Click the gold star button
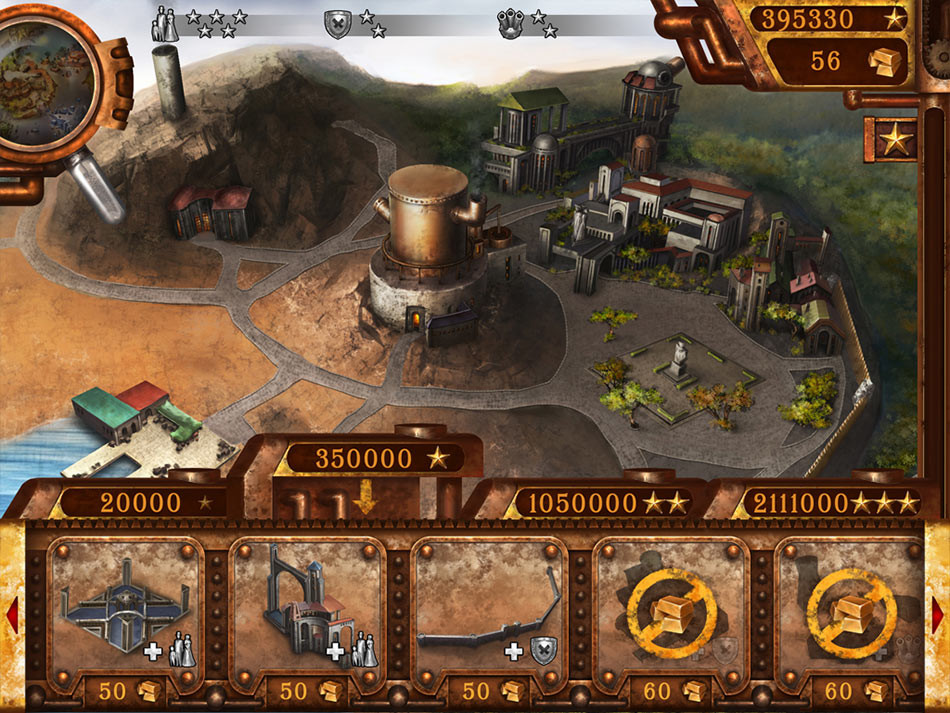950x713 pixels. click(894, 138)
